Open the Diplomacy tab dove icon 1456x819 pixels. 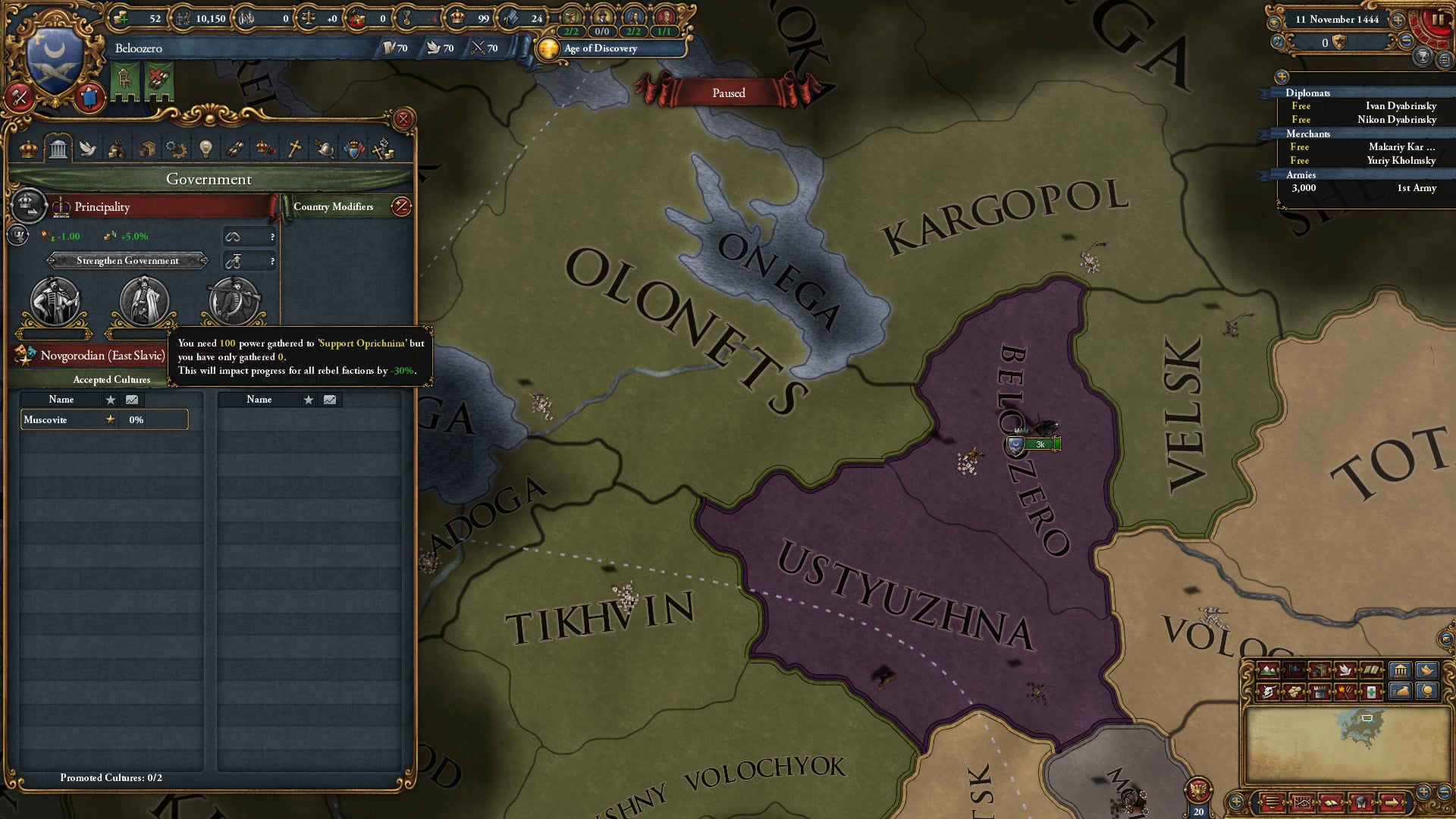coord(89,149)
